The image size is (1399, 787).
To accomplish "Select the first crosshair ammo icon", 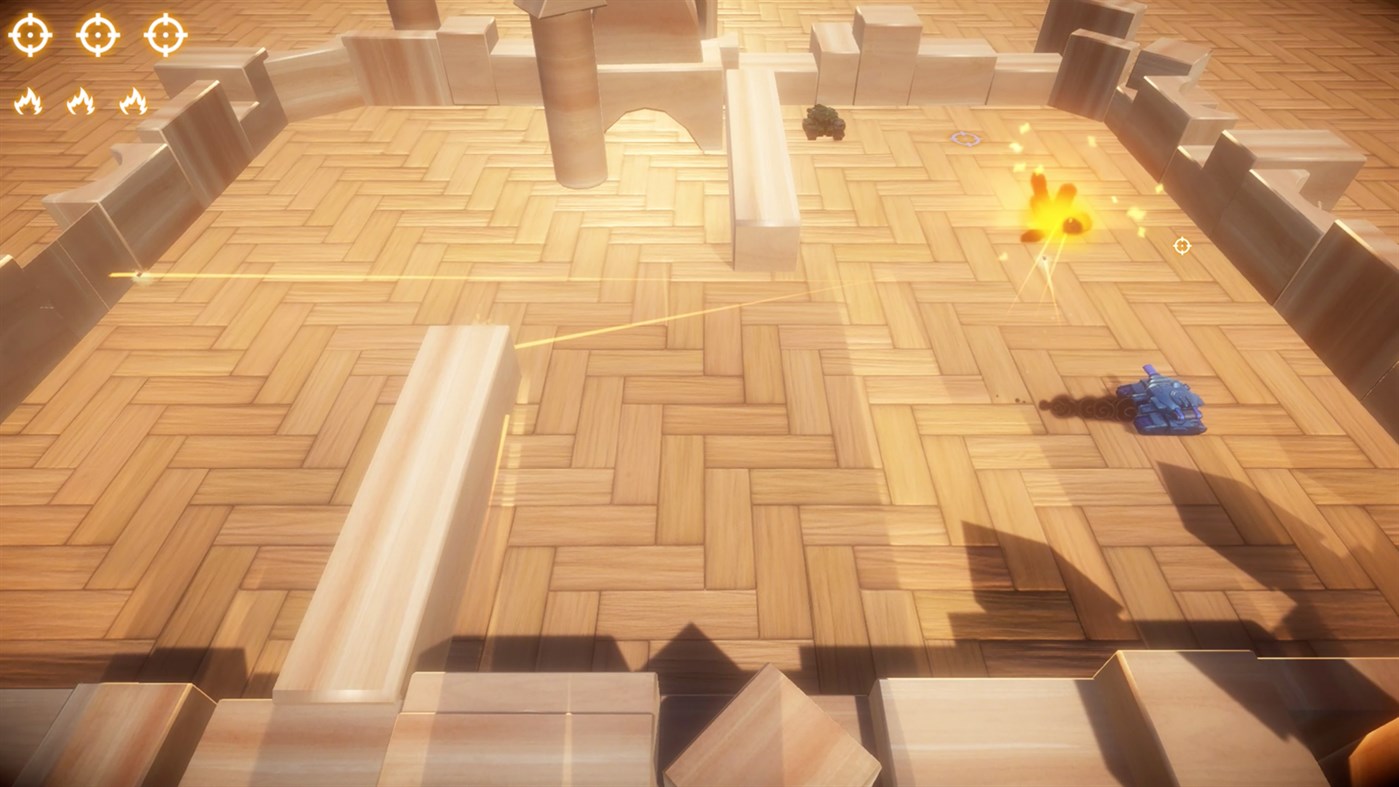I will [30, 34].
